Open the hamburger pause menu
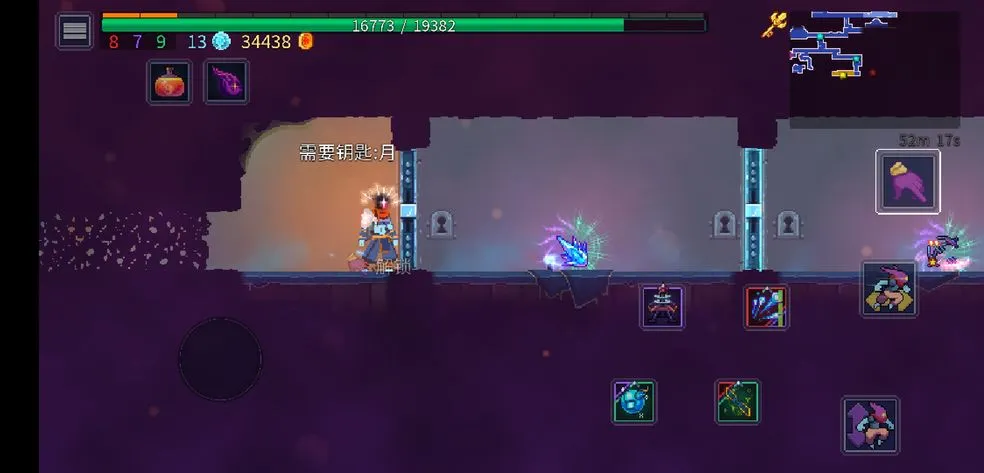 pyautogui.click(x=75, y=31)
